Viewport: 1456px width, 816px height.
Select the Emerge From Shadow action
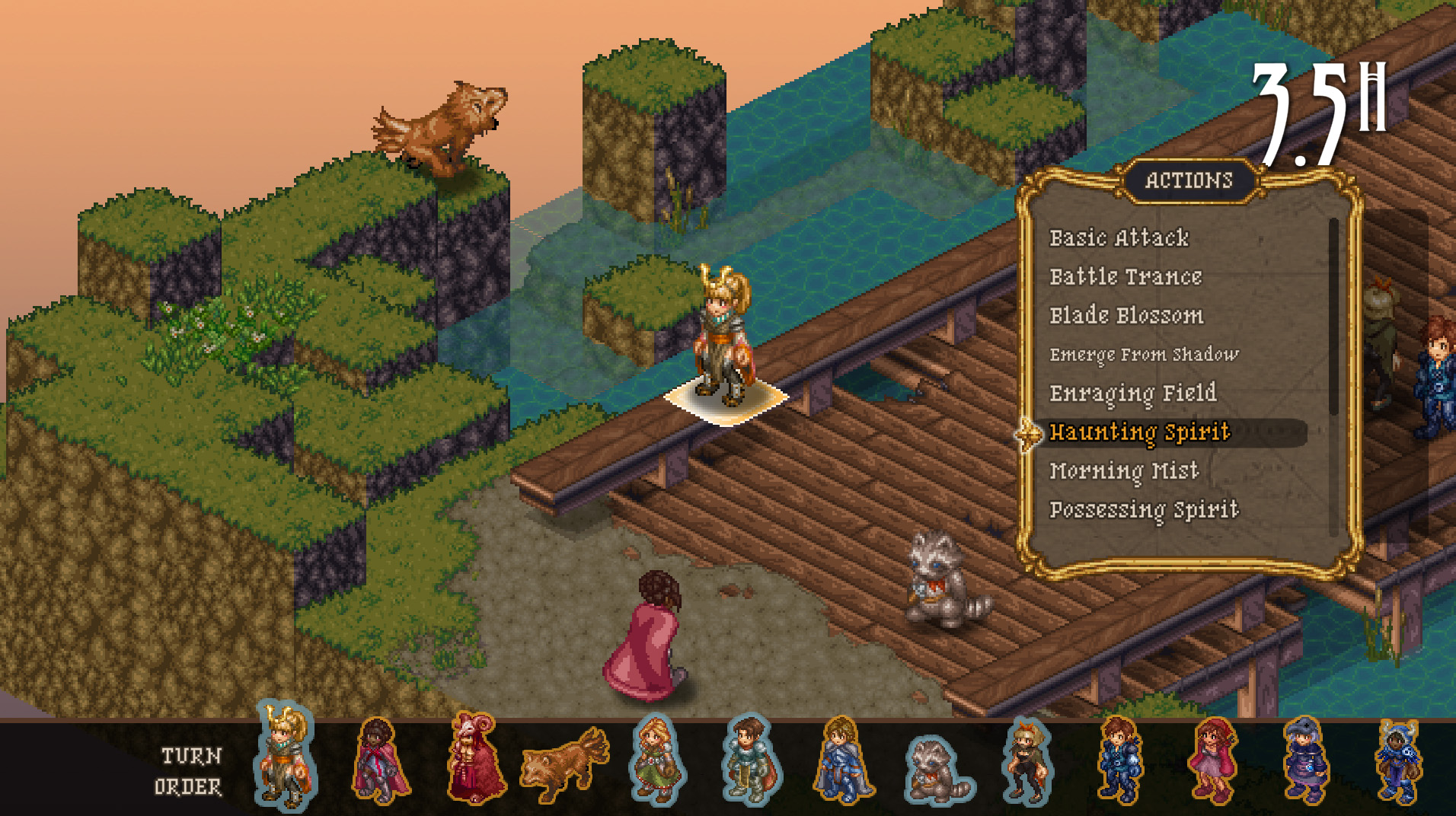1144,355
